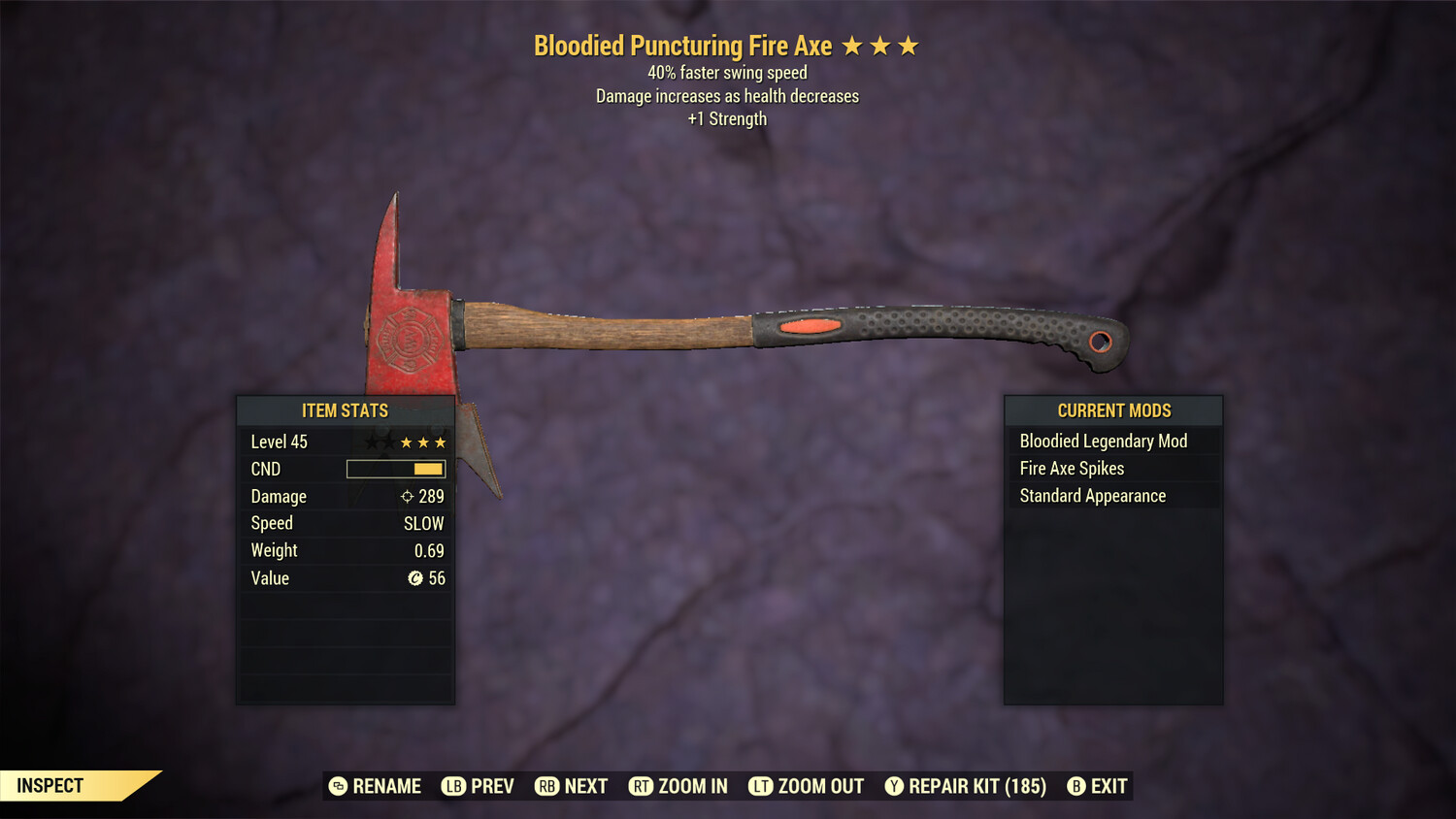The width and height of the screenshot is (1456, 819).
Task: Open the Bloodied Legendary Mod entry
Action: (x=1103, y=441)
